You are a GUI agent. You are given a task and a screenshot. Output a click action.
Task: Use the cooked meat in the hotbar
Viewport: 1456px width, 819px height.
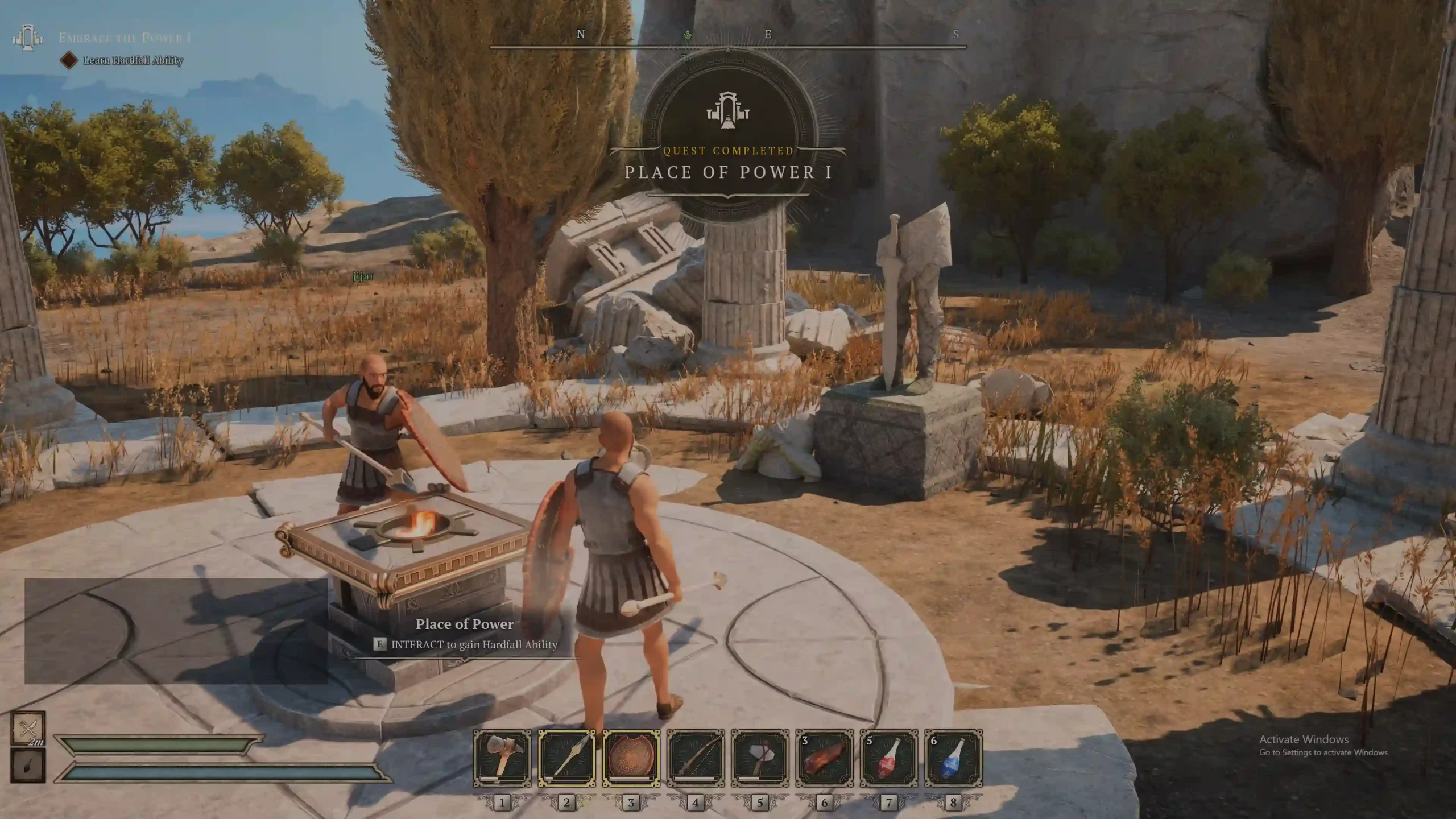click(x=824, y=758)
